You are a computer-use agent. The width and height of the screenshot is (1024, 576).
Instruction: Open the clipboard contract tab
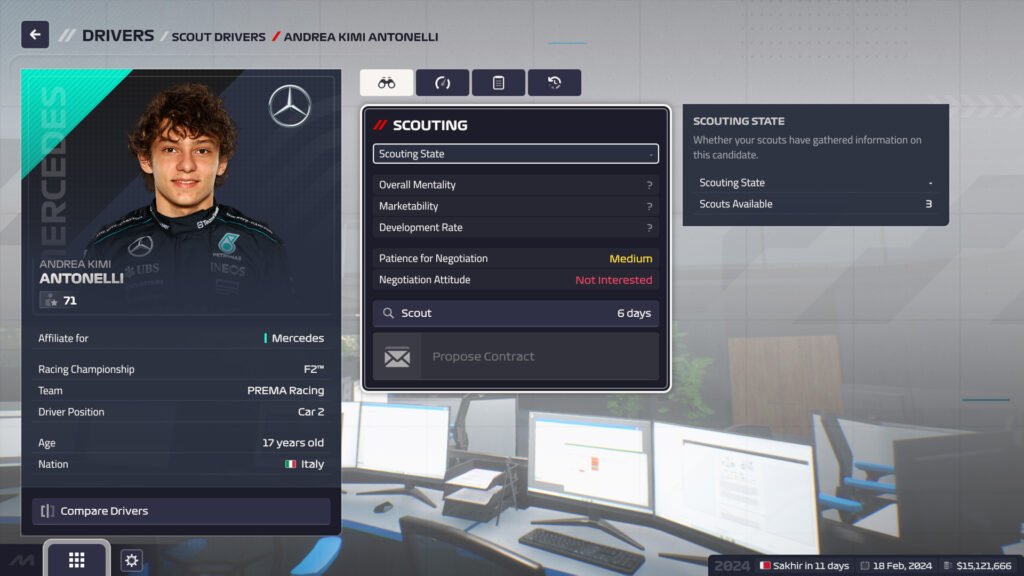tap(498, 83)
